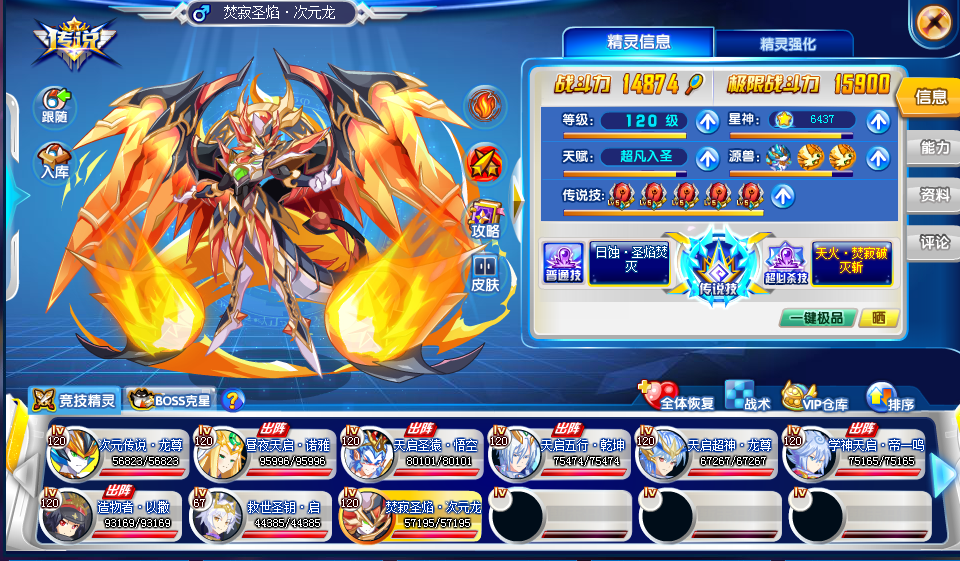
Task: Open the VIP仓库 warehouse
Action: pyautogui.click(x=814, y=397)
